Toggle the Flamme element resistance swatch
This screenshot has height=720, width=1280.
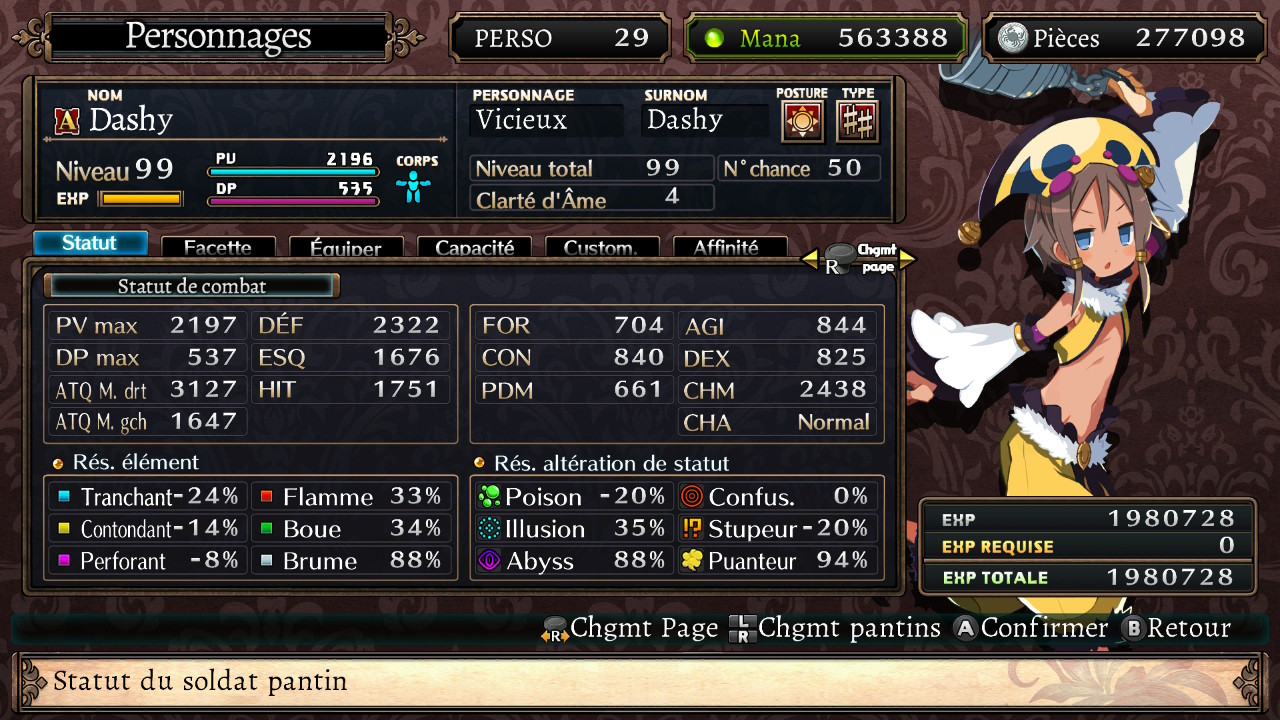[x=264, y=496]
